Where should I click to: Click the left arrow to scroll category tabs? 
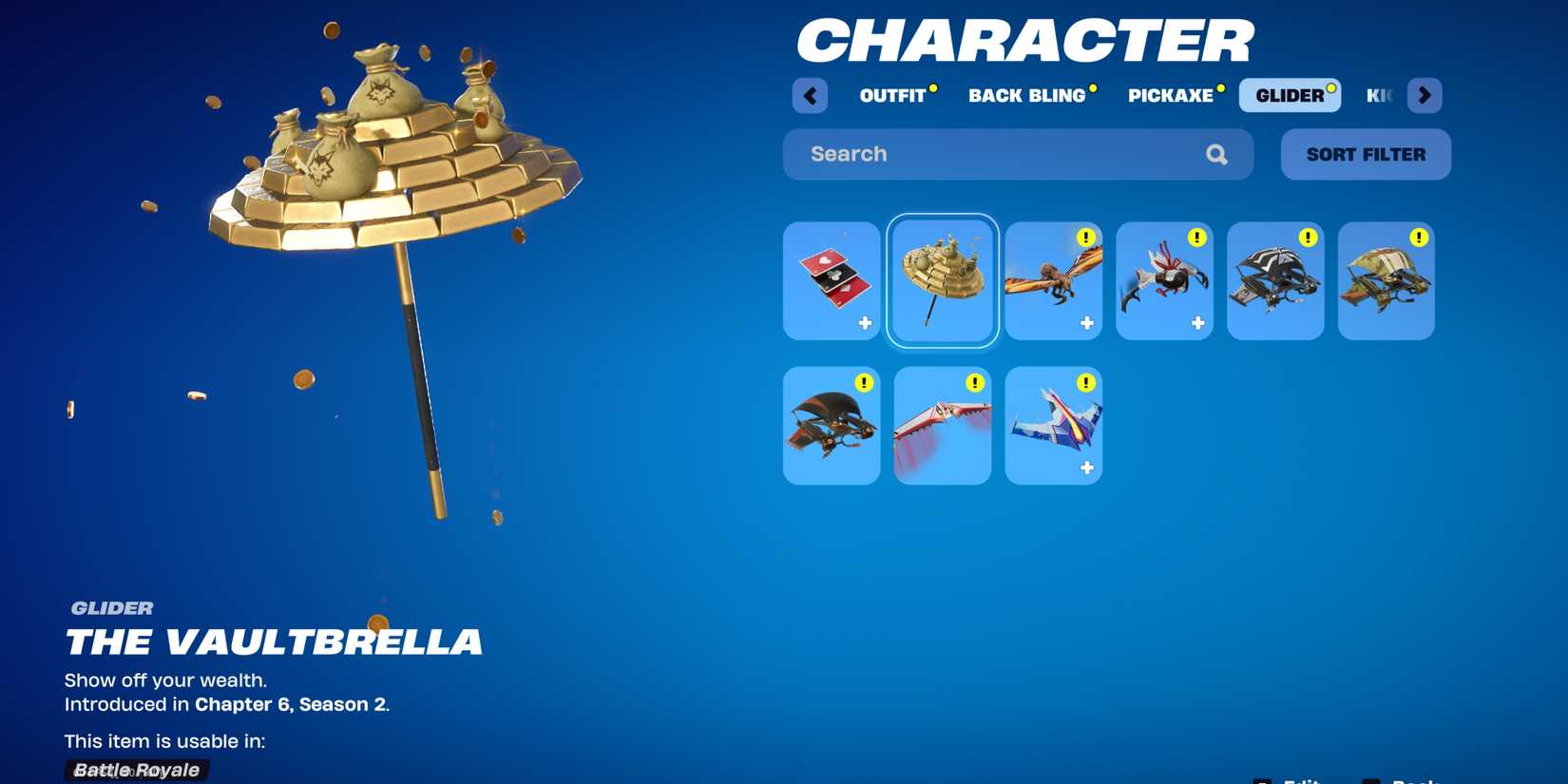pos(810,95)
